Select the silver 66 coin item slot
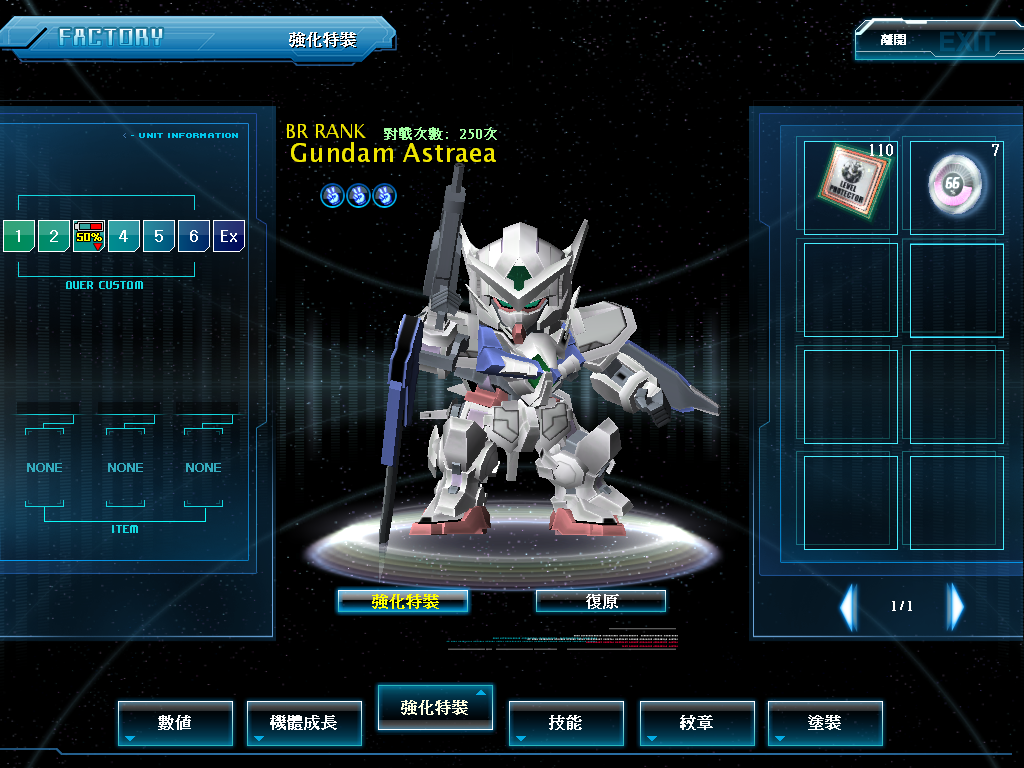Image resolution: width=1024 pixels, height=768 pixels. (956, 185)
